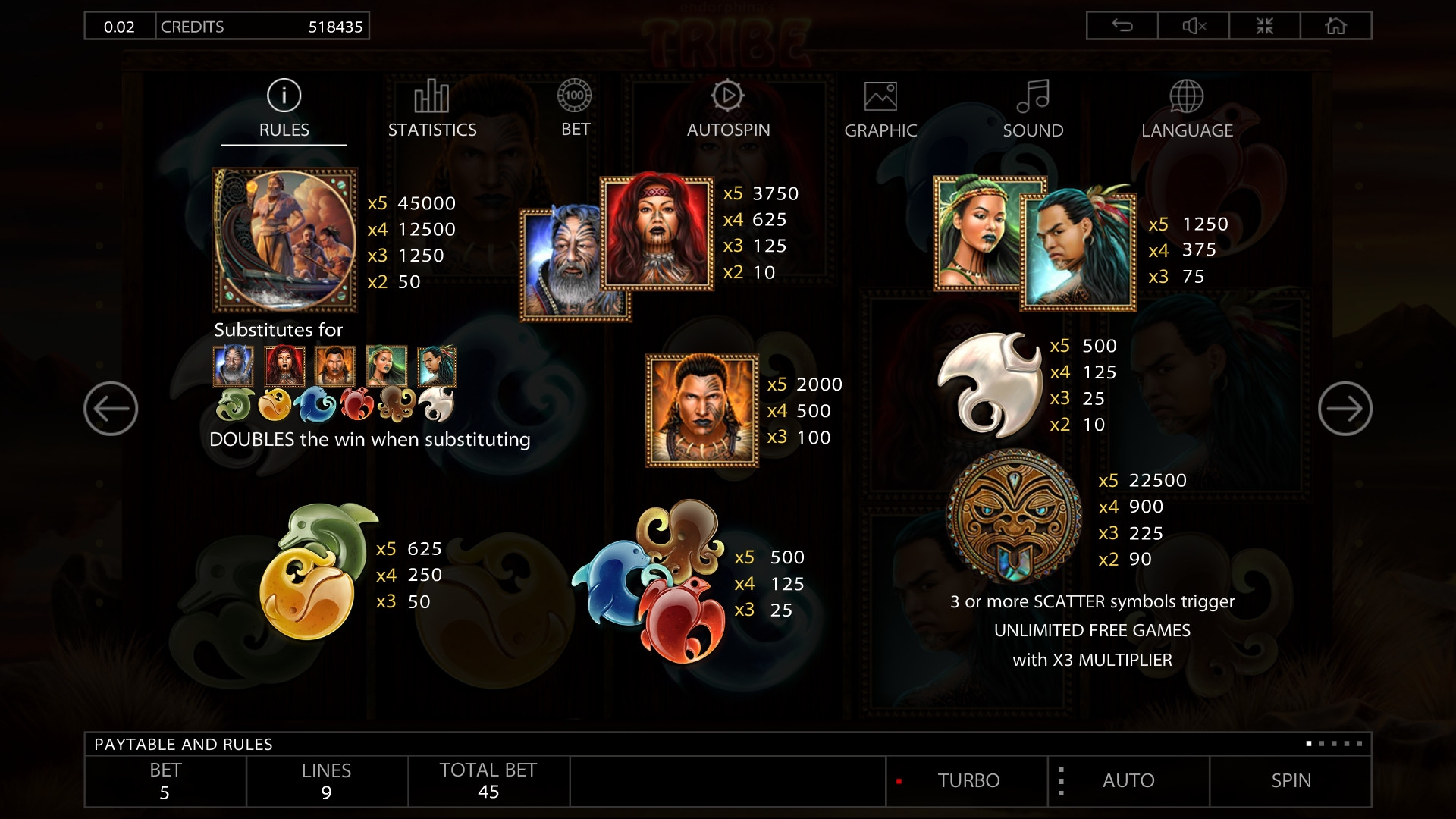Viewport: 1456px width, 819px height.
Task: Click the return arrow button
Action: point(1122,26)
